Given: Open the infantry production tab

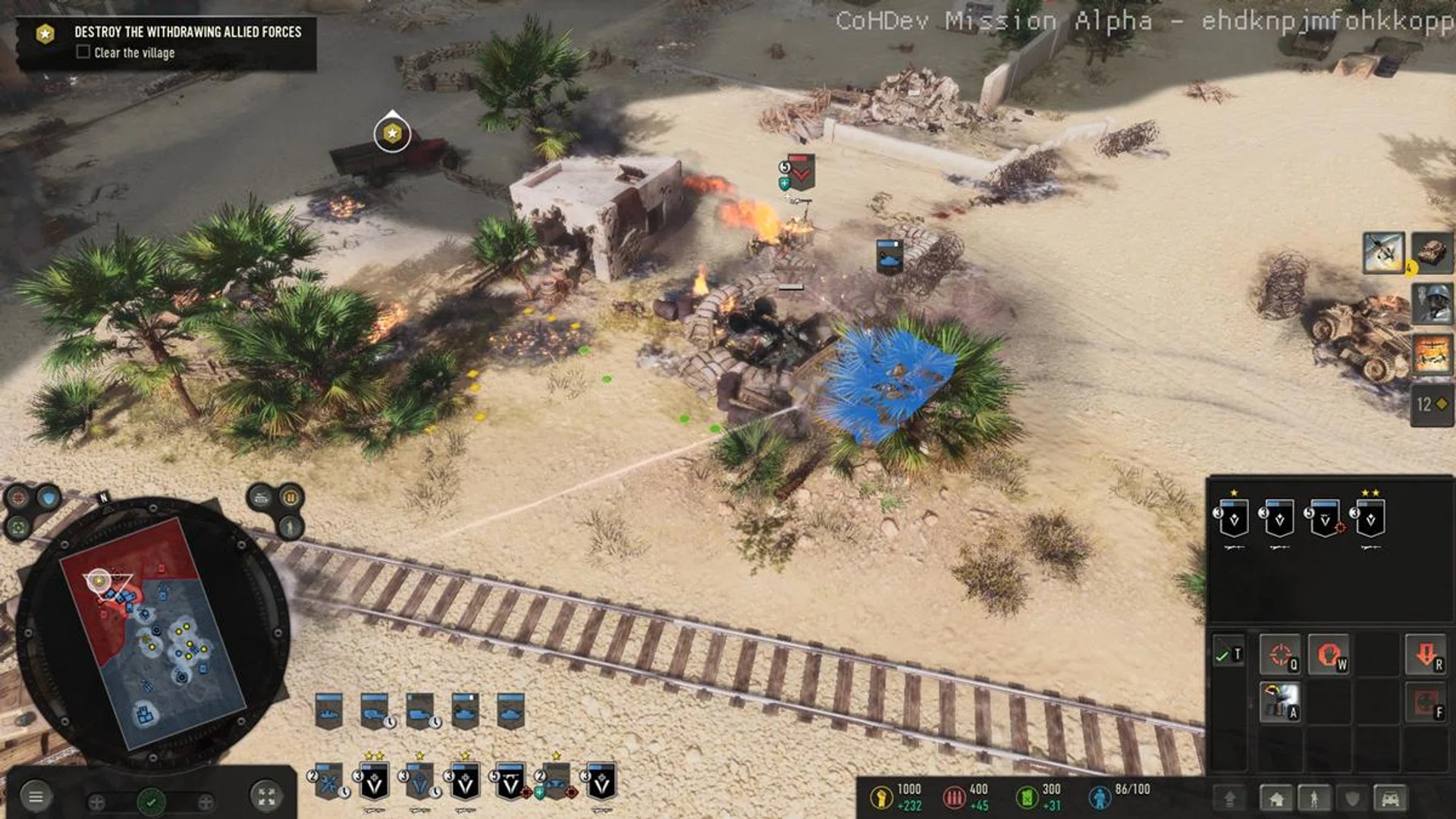Looking at the screenshot, I should pos(1314,799).
